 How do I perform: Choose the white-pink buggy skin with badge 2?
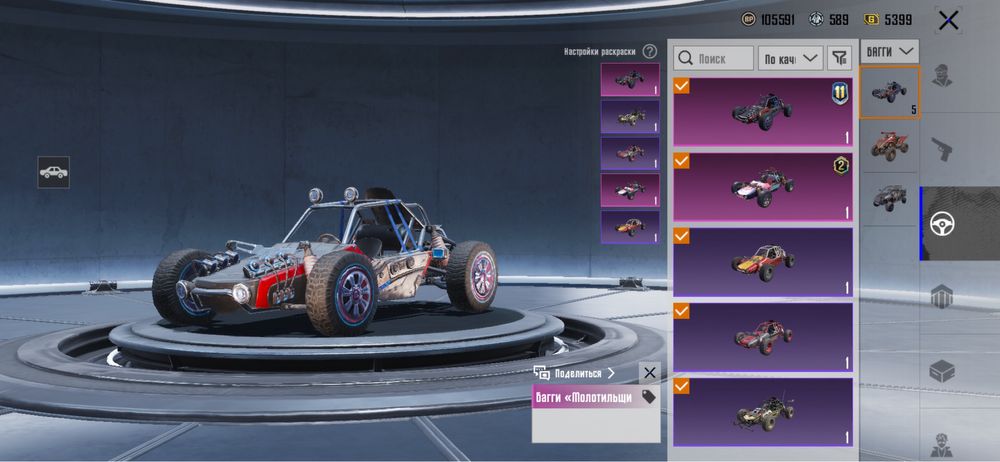[x=763, y=186]
